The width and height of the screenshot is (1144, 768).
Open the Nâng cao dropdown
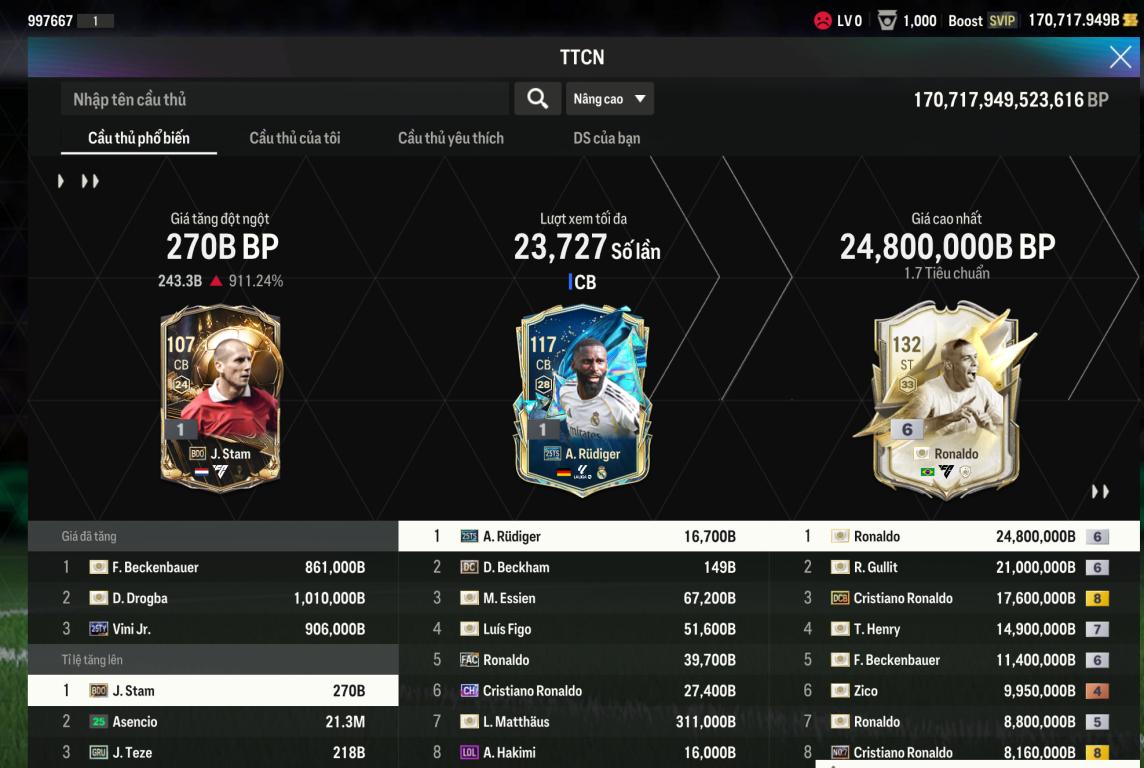click(610, 99)
